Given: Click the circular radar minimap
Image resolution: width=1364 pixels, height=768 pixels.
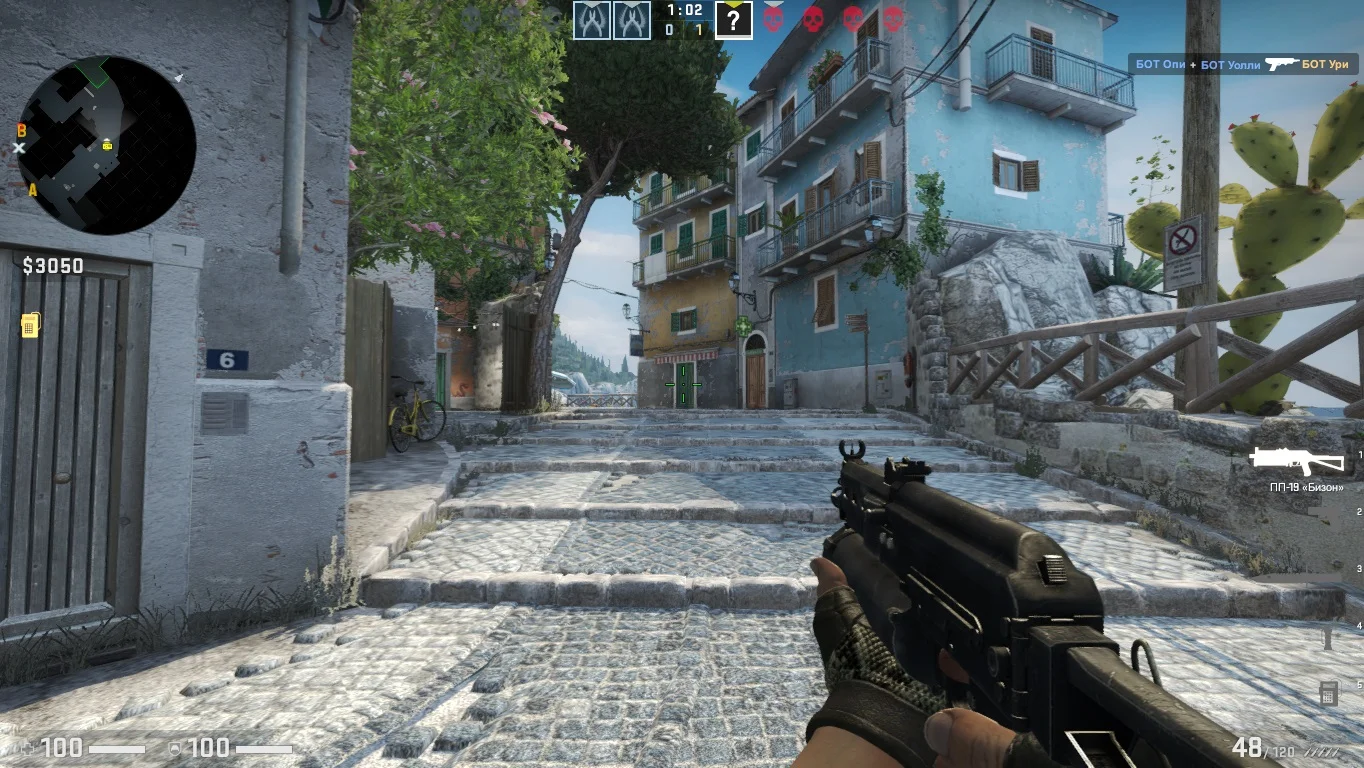Looking at the screenshot, I should click(107, 145).
